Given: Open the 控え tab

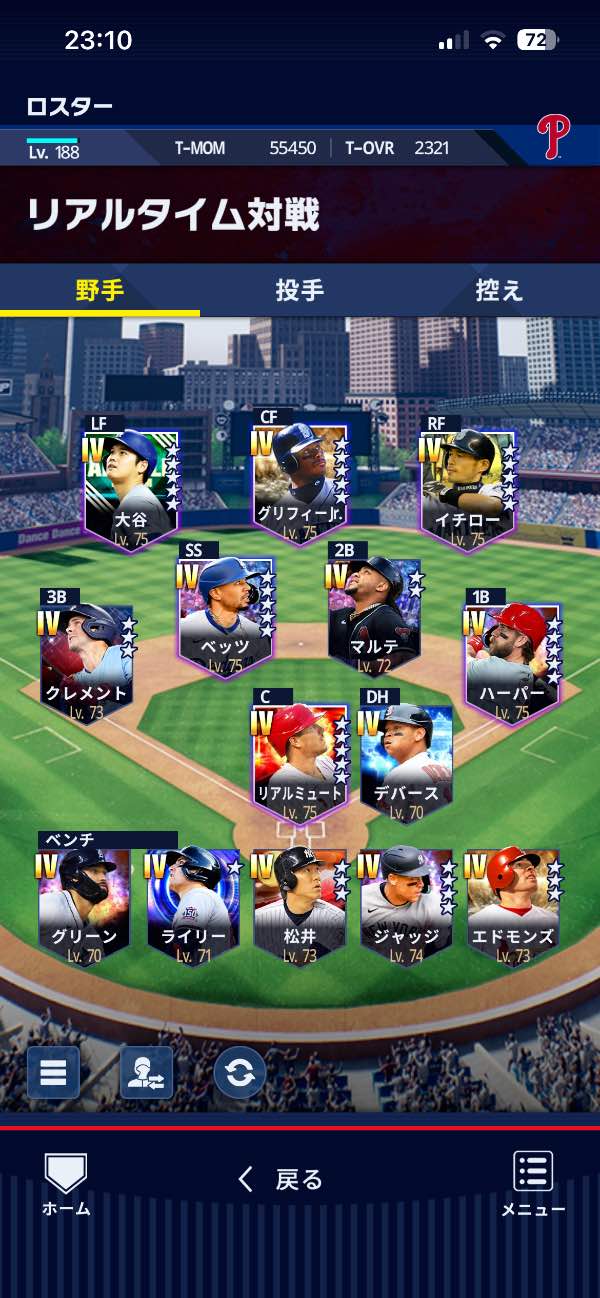Looking at the screenshot, I should pos(499,291).
